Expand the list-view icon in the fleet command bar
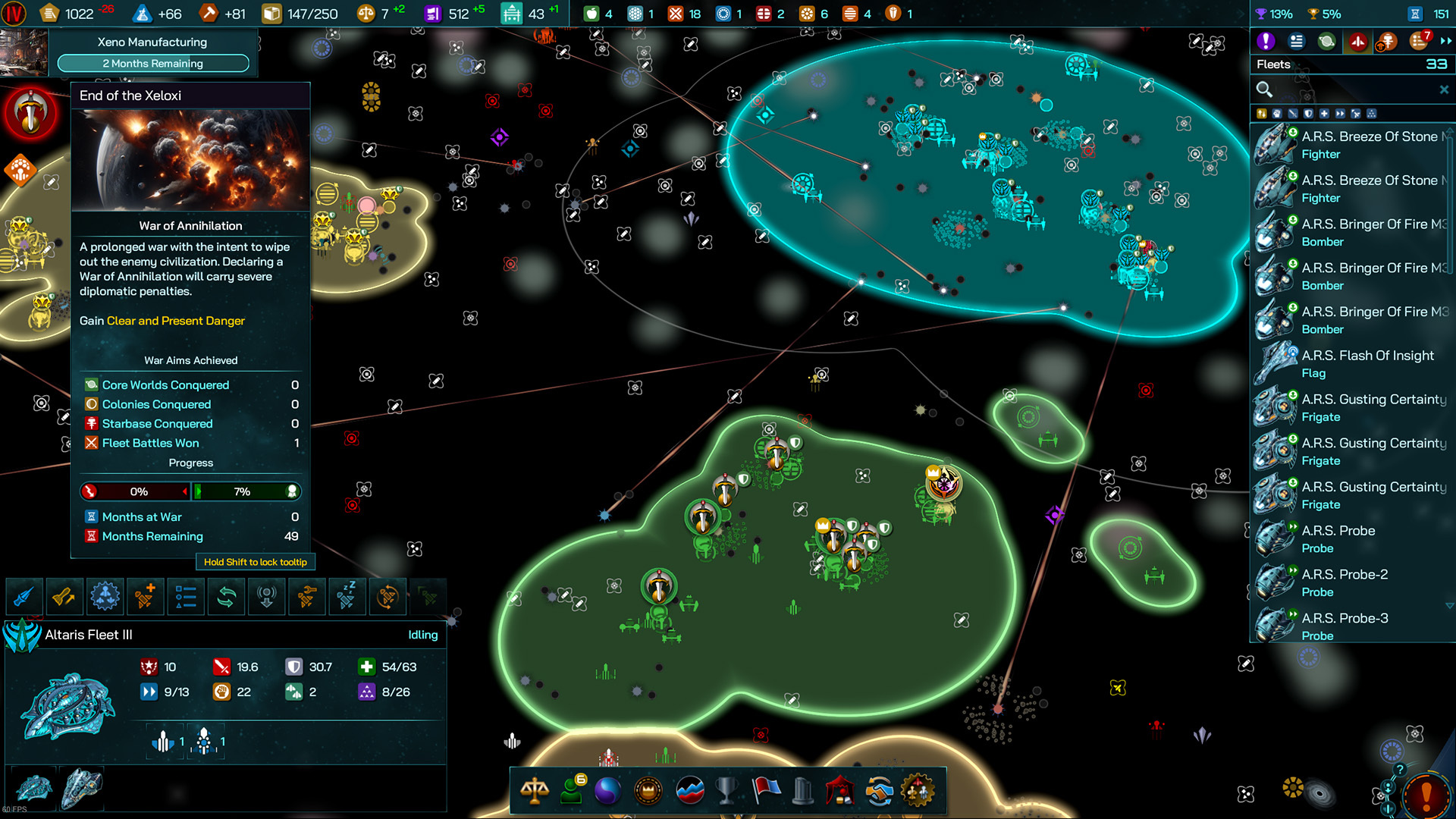1456x819 pixels. point(186,597)
